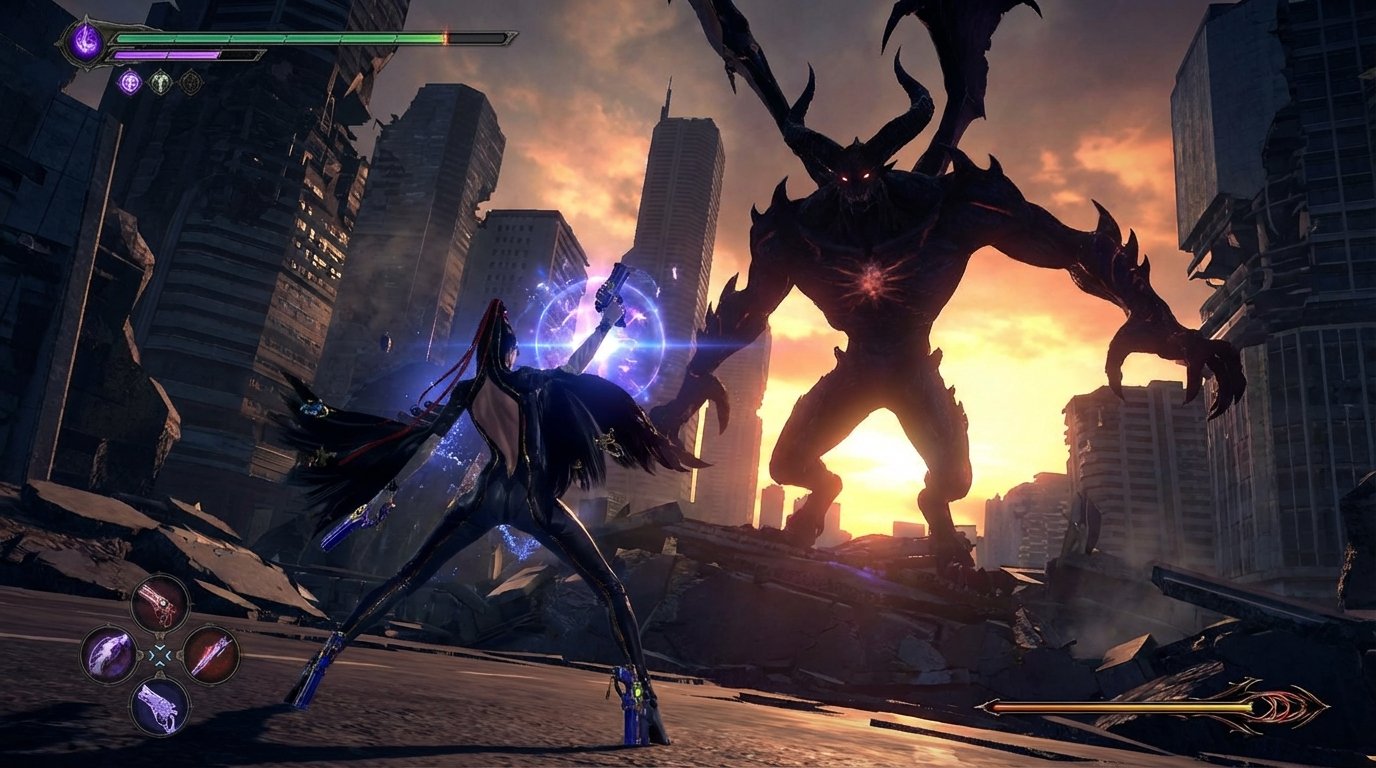Viewport: 1376px width, 768px height.
Task: Click the purple moon emblem beside the health bar
Action: pos(86,42)
